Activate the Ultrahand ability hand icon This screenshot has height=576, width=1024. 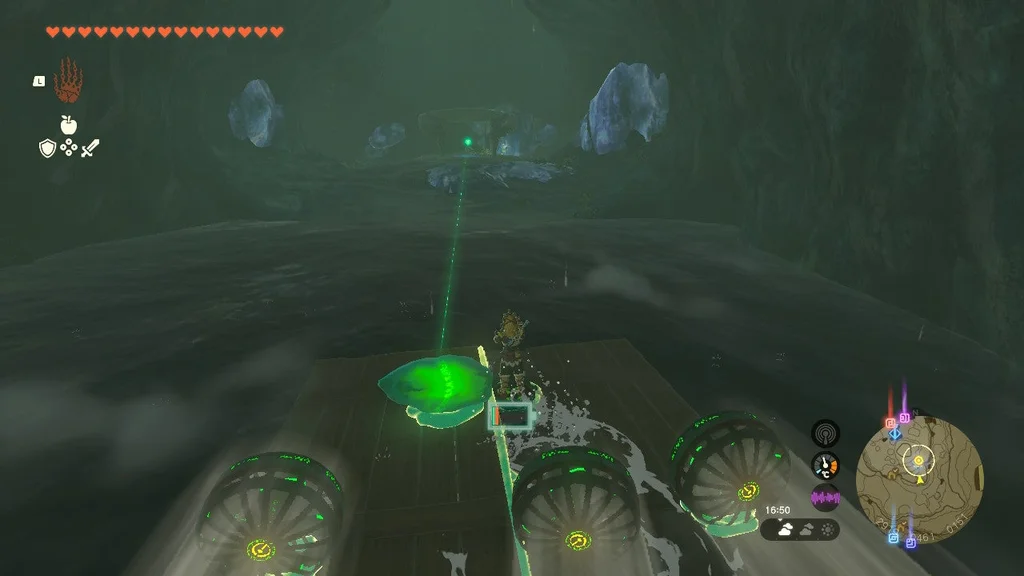(68, 81)
